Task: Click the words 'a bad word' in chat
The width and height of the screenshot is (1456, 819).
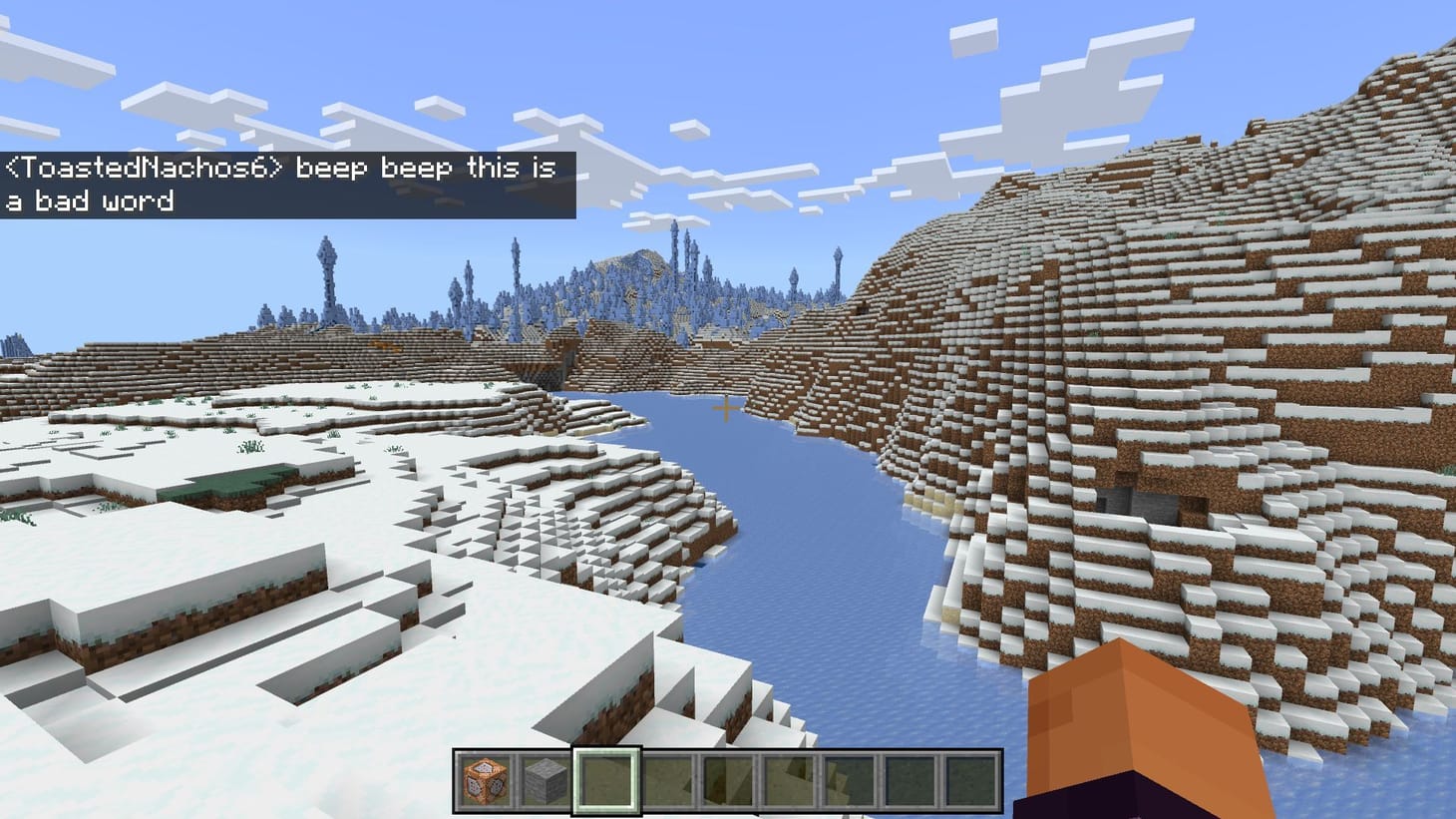Action: [x=90, y=201]
